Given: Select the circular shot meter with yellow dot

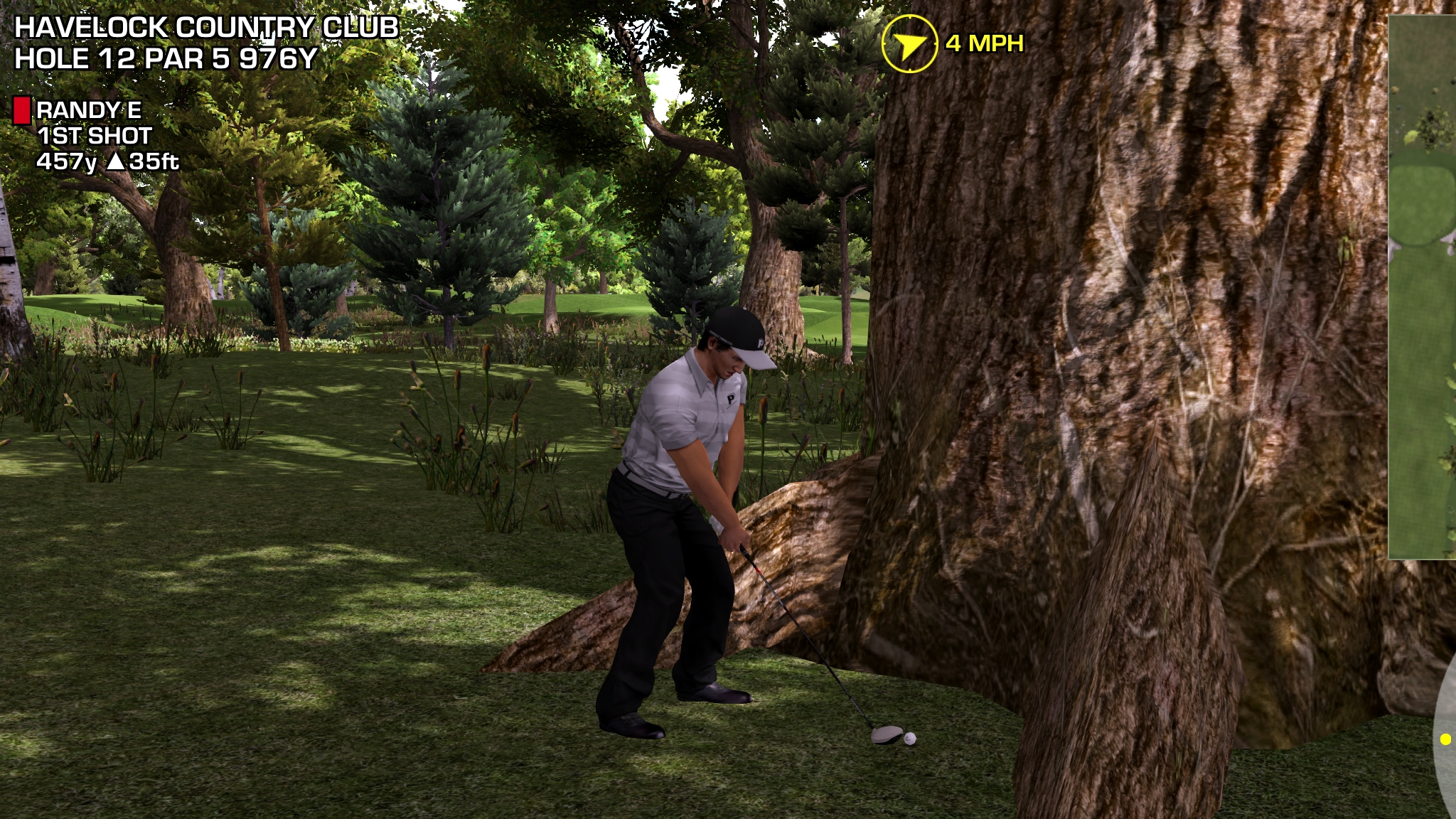Looking at the screenshot, I should pos(1445,739).
